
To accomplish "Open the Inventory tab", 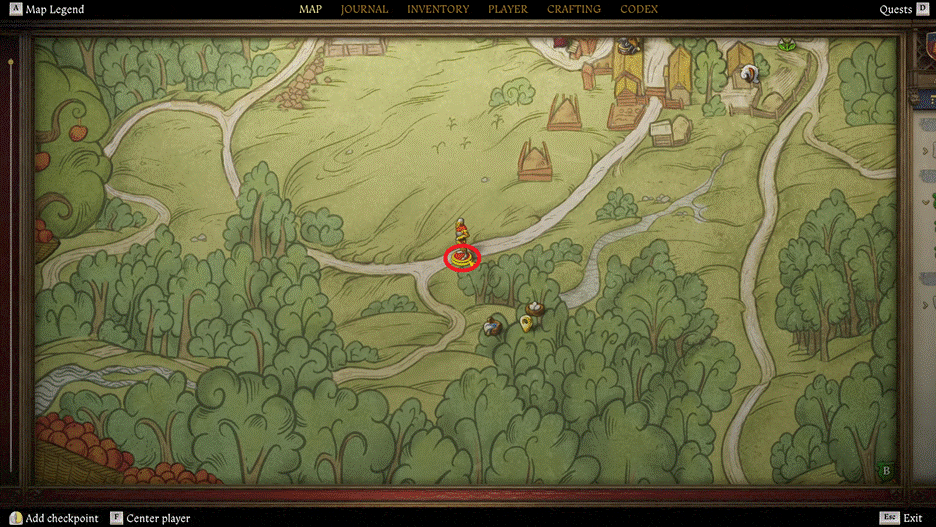I will 437,10.
